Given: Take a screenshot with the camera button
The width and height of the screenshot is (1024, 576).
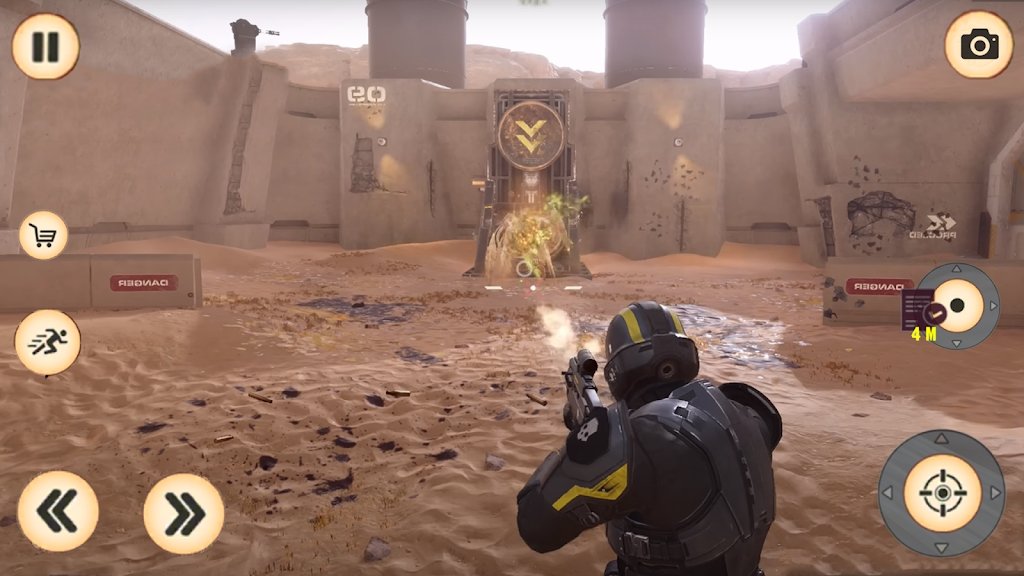Looking at the screenshot, I should (978, 45).
